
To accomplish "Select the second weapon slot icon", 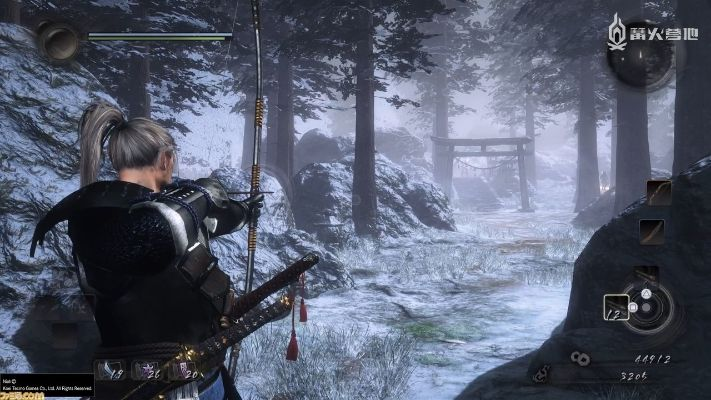I will (x=652, y=231).
